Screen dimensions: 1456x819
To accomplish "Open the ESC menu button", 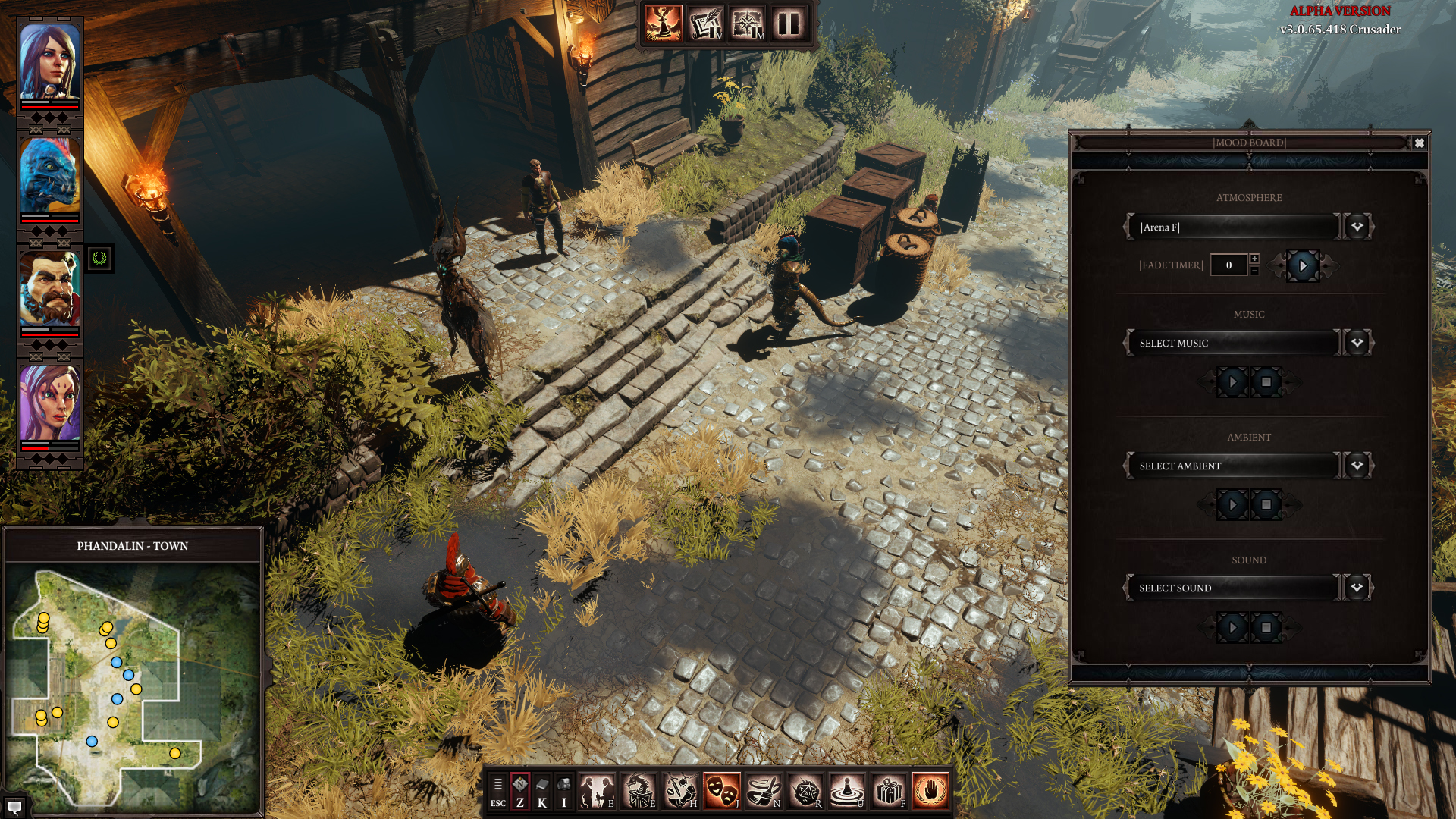I will 497,791.
